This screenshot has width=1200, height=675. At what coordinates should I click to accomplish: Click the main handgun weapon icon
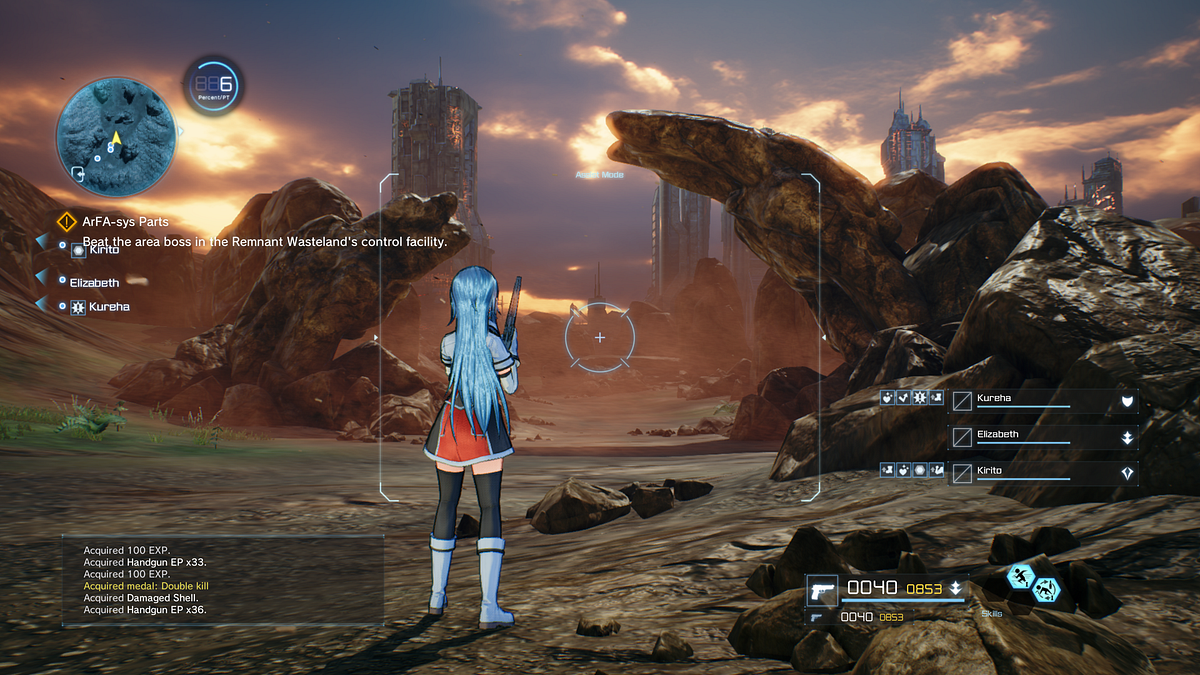pyautogui.click(x=822, y=591)
